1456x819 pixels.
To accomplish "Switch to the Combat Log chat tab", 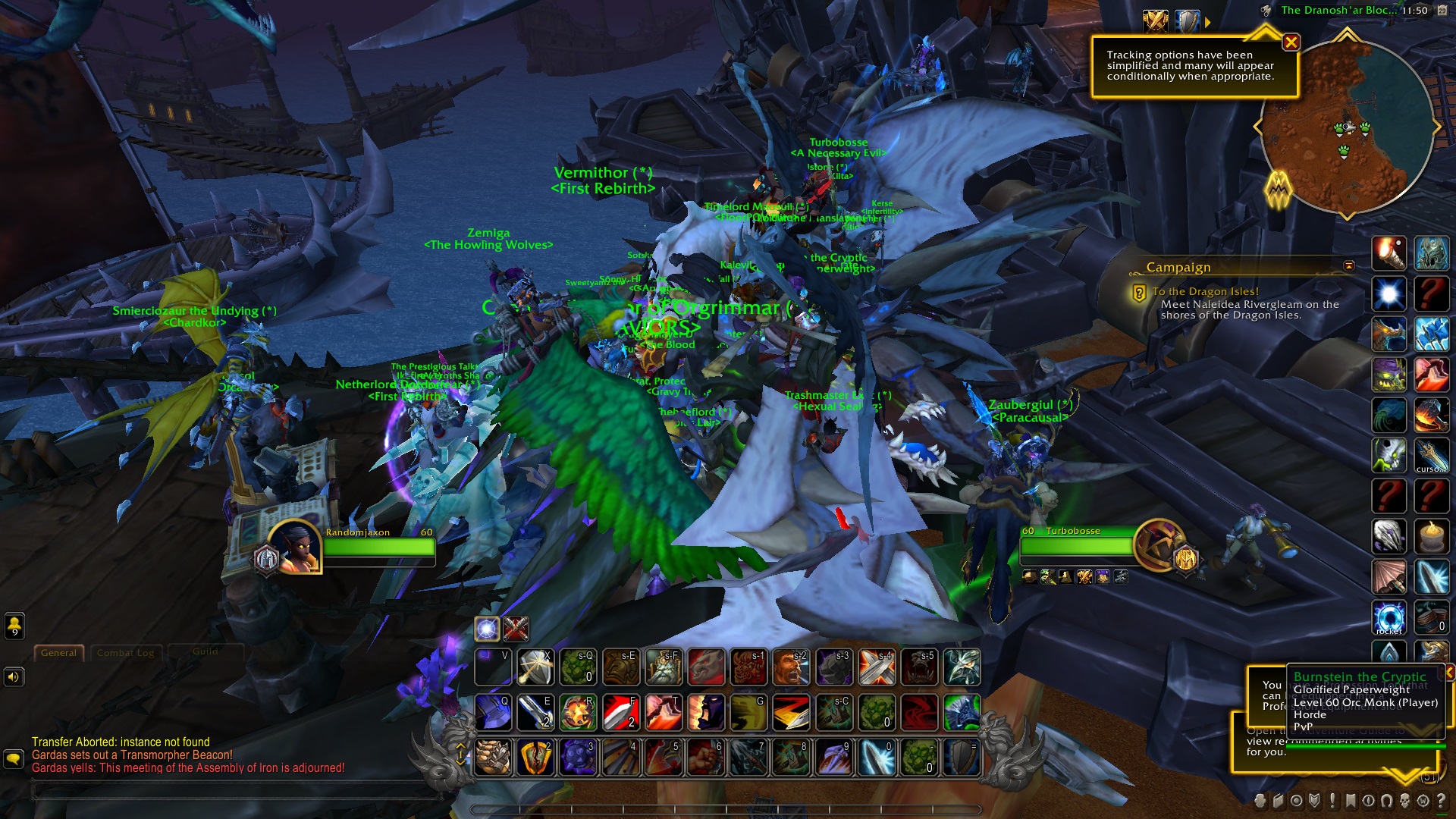I will 125,653.
